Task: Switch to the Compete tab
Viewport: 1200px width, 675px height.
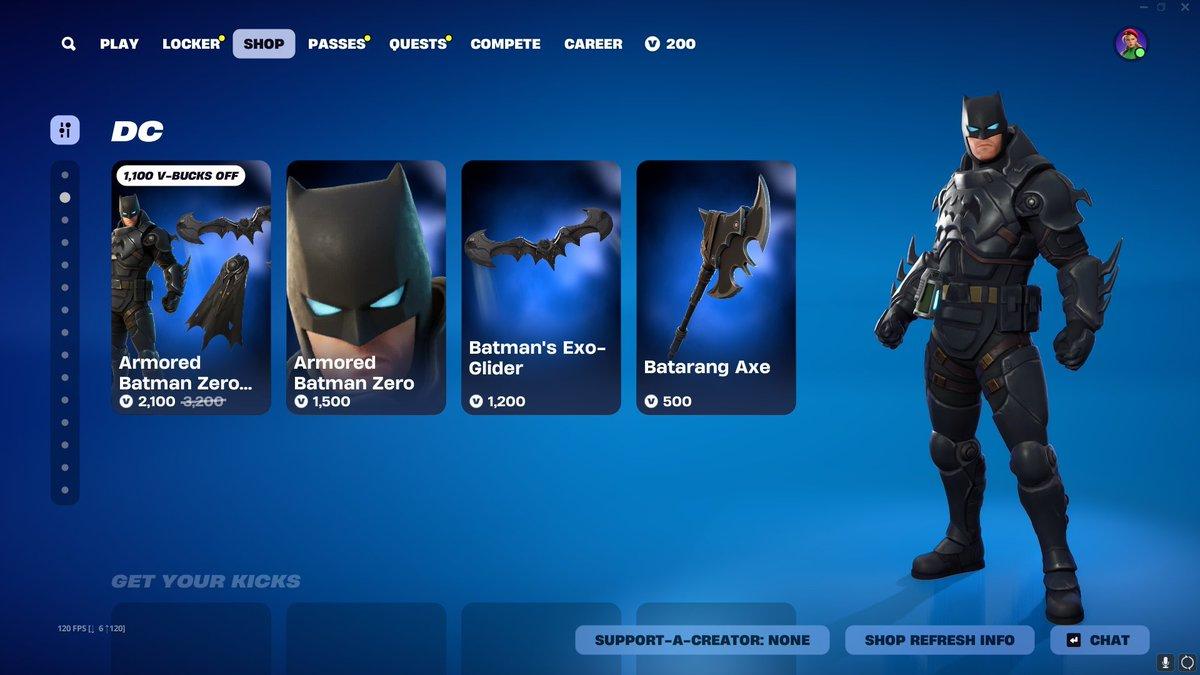Action: 505,44
